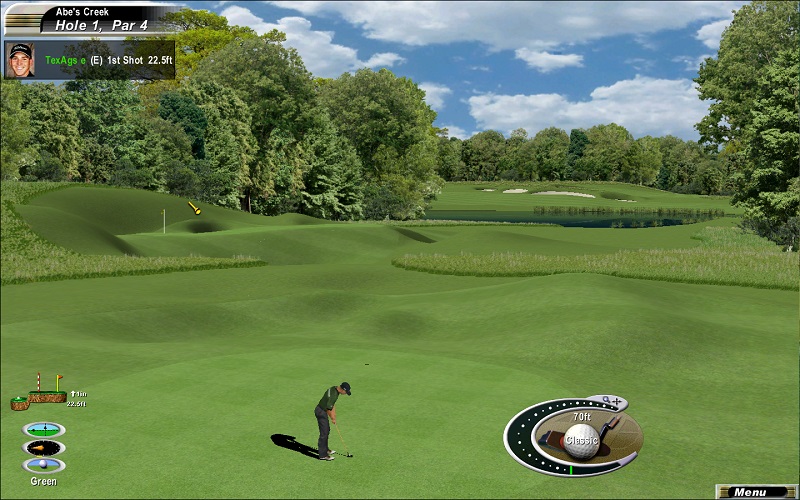The image size is (800, 500).
Task: Open the aiming crosshair view oval
Action: point(44,430)
